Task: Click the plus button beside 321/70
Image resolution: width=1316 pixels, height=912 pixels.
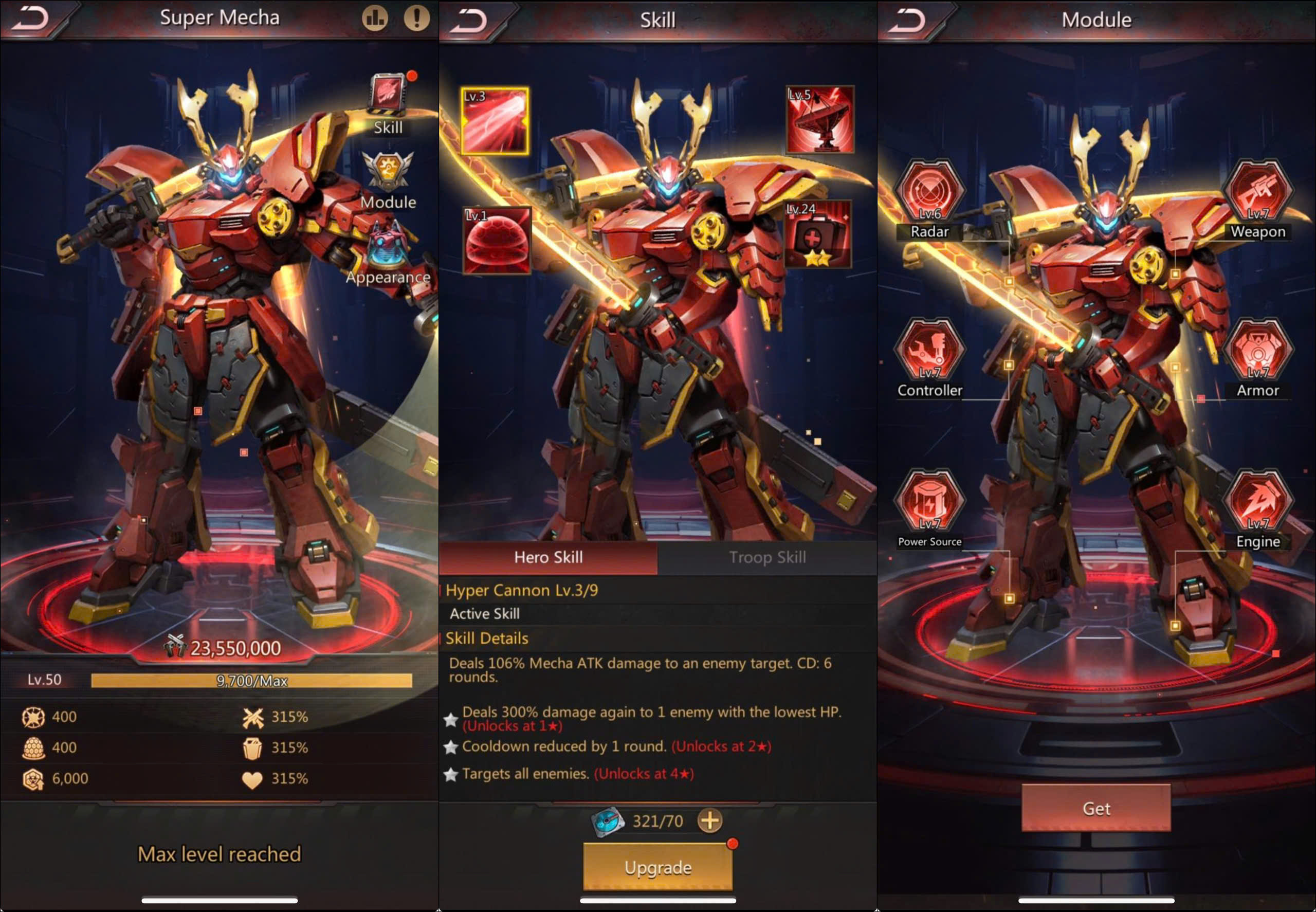Action: (x=710, y=820)
